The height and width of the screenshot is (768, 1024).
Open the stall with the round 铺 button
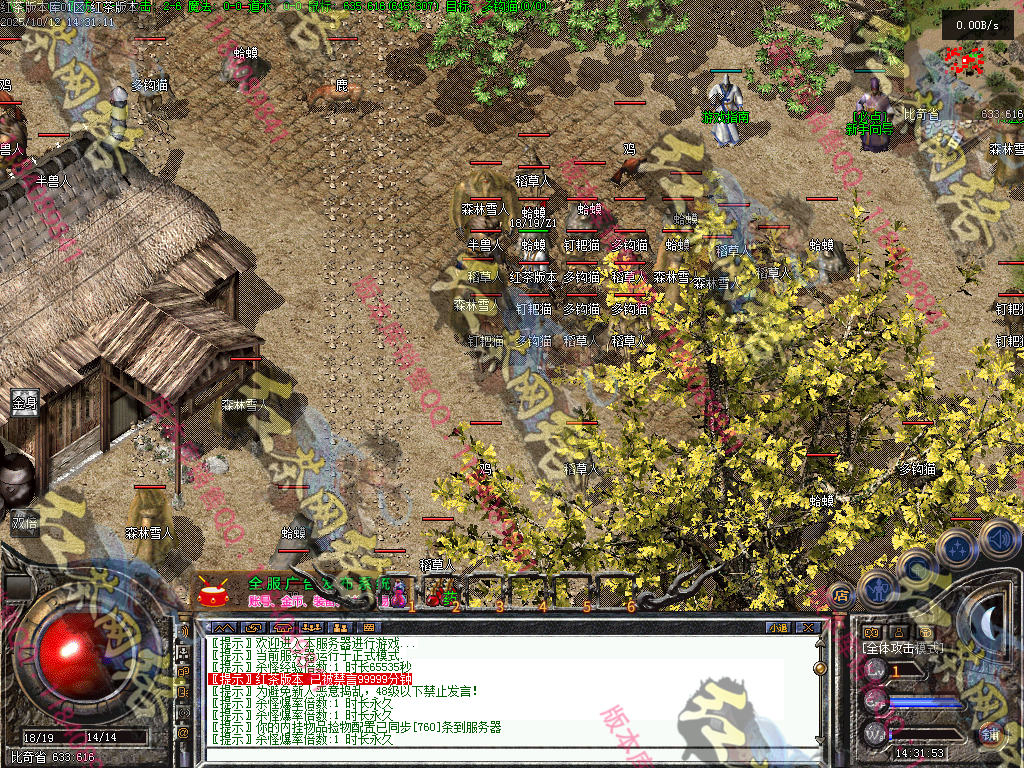tap(990, 733)
